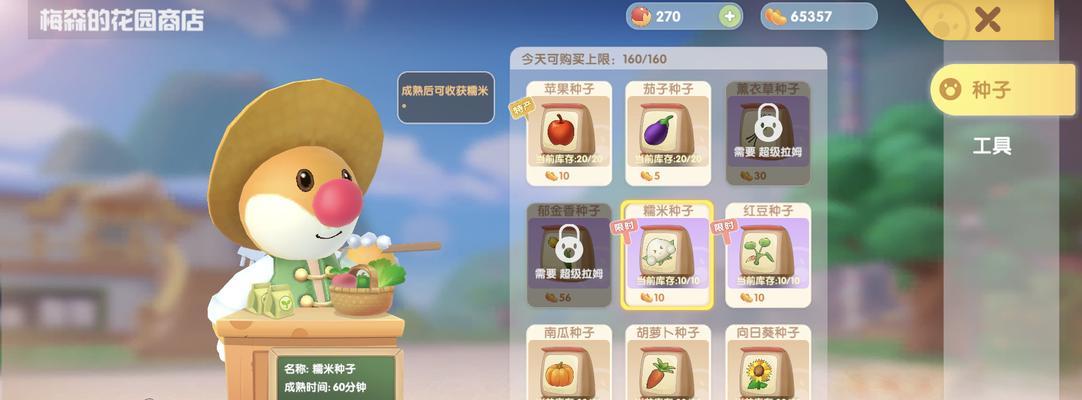Open the 工具 tools tab
This screenshot has width=1082, height=400.
[991, 146]
